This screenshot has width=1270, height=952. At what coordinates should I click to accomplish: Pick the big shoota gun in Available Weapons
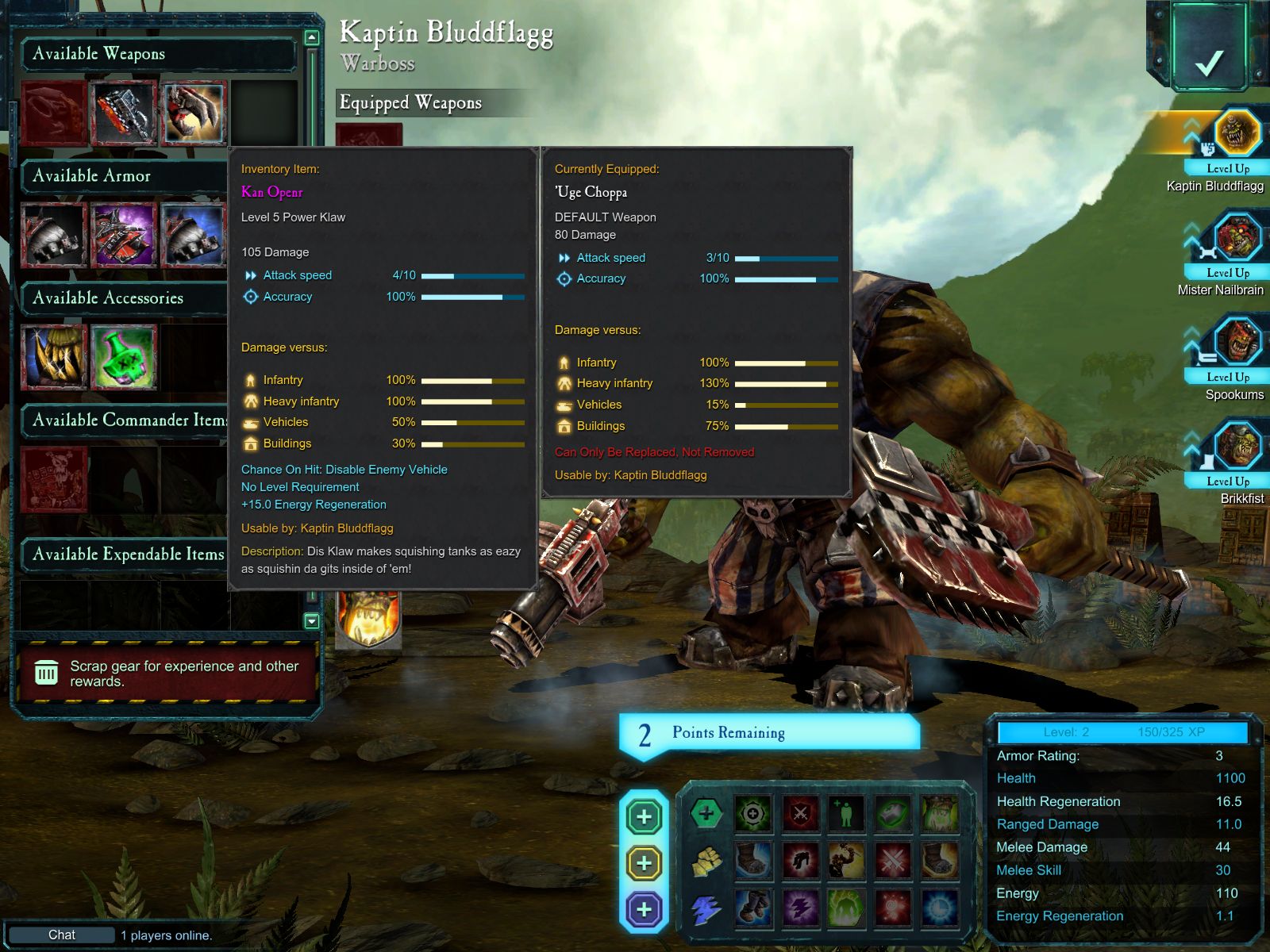click(x=123, y=111)
